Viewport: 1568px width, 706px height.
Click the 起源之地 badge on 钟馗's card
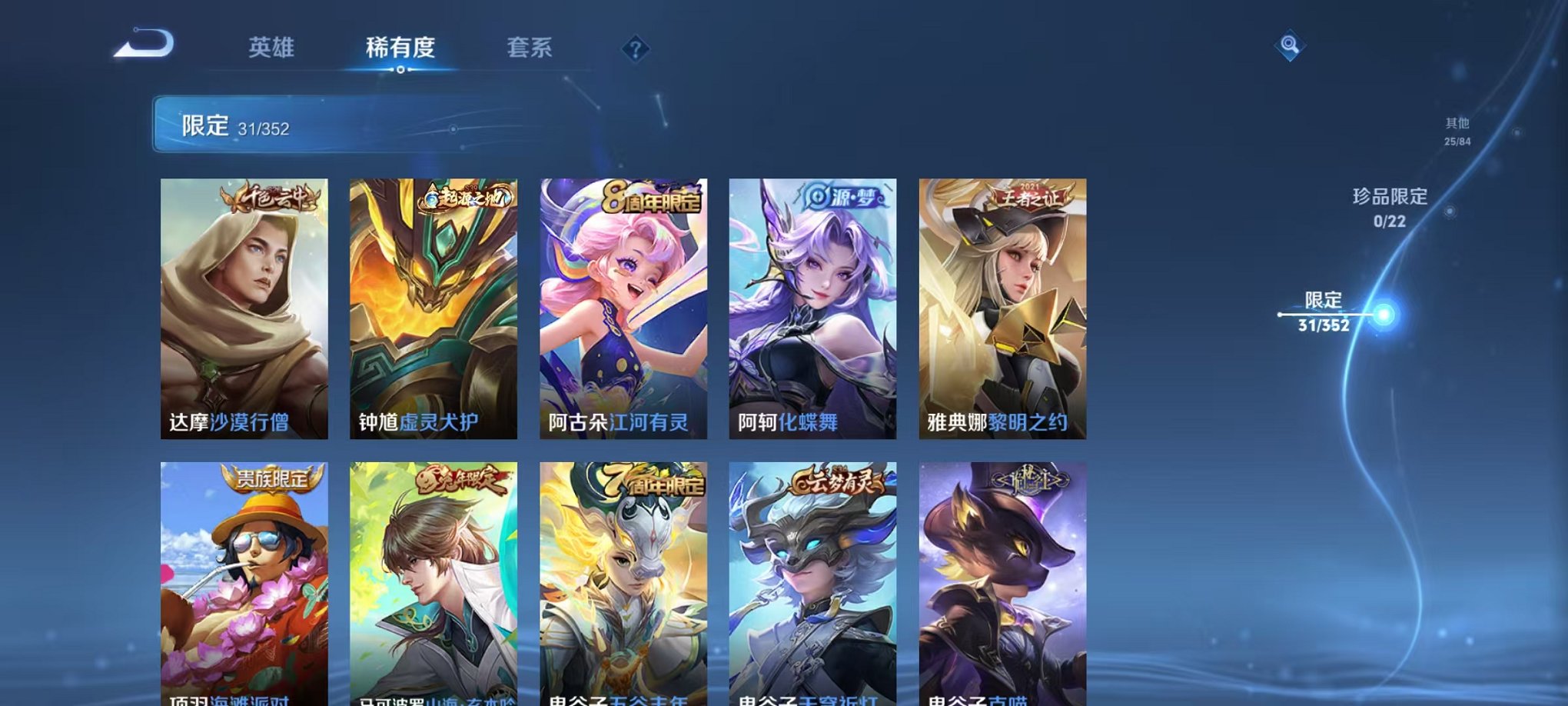coord(467,197)
